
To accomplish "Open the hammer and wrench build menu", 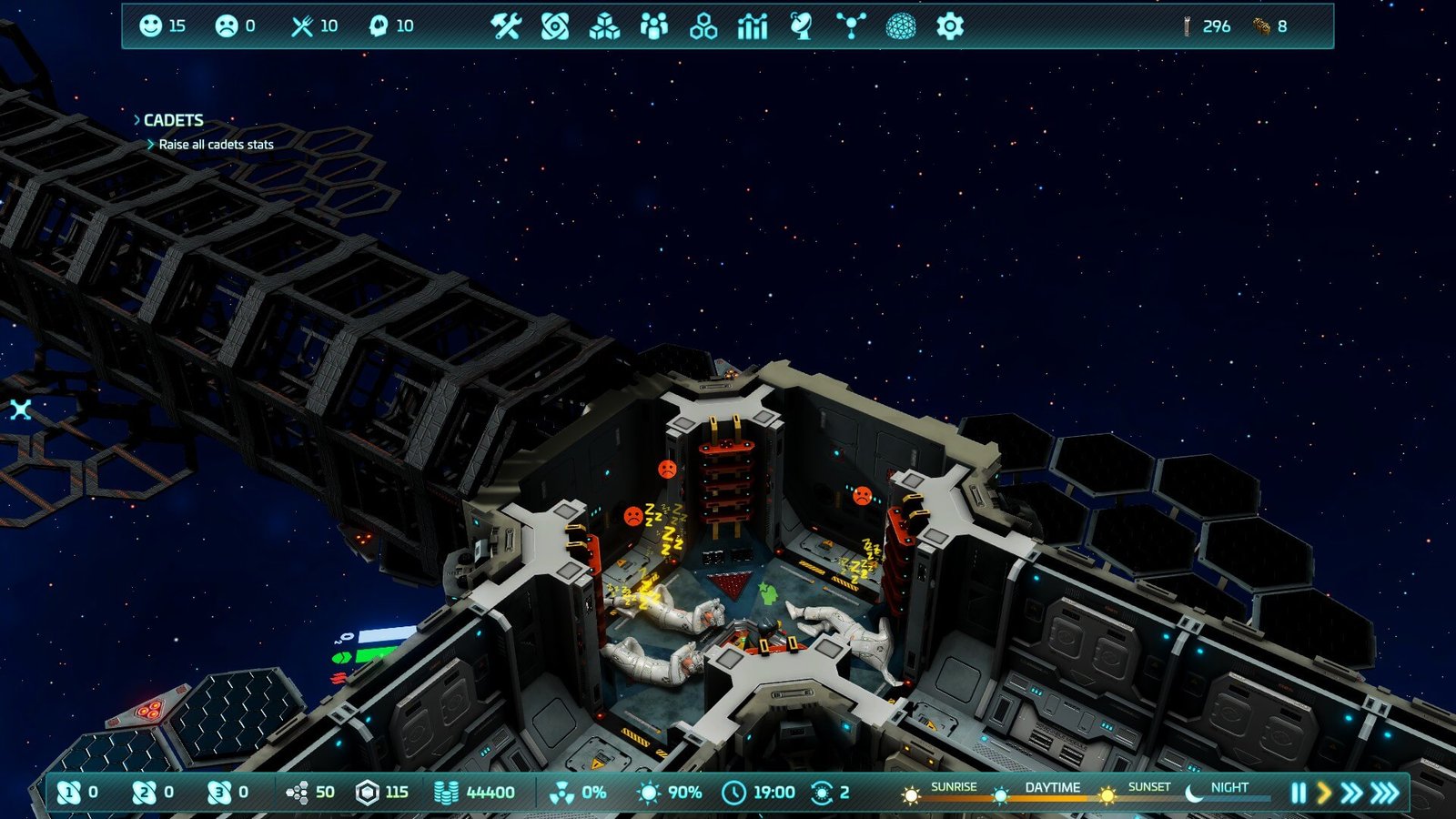I will tap(506, 26).
